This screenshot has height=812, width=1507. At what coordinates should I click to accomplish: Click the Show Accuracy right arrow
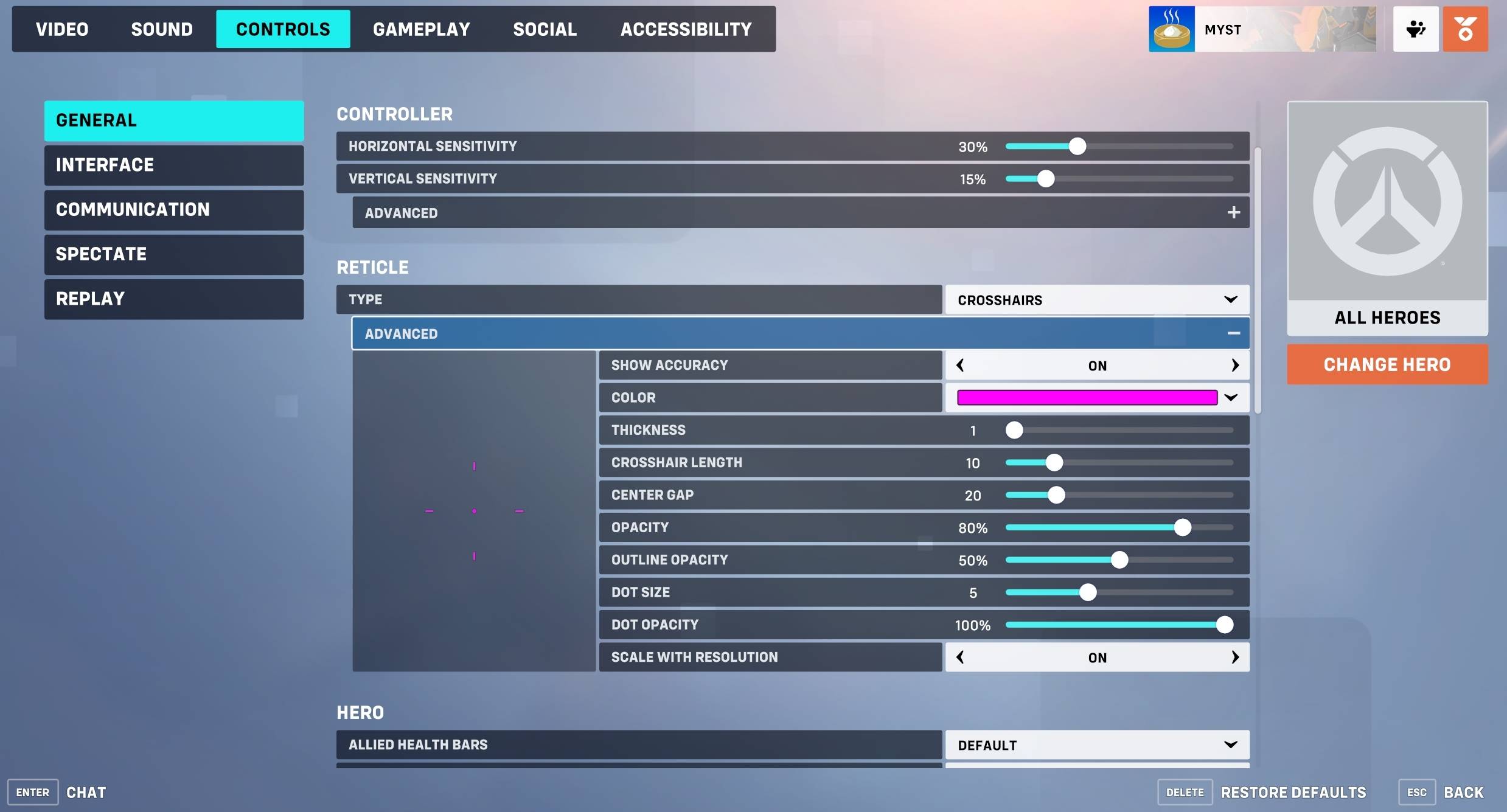(x=1234, y=366)
